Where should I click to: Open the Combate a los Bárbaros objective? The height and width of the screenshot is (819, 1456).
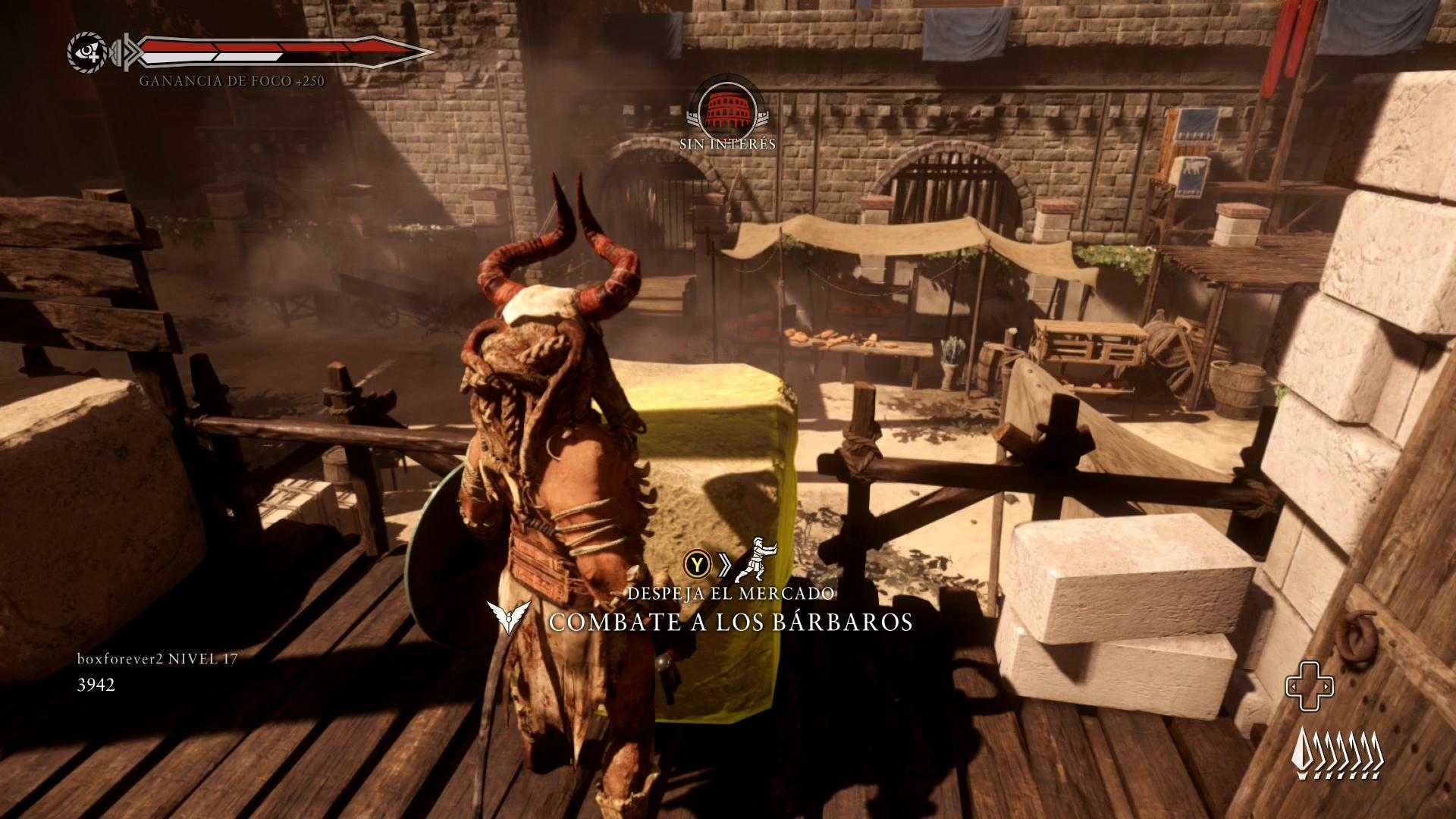coord(730,622)
